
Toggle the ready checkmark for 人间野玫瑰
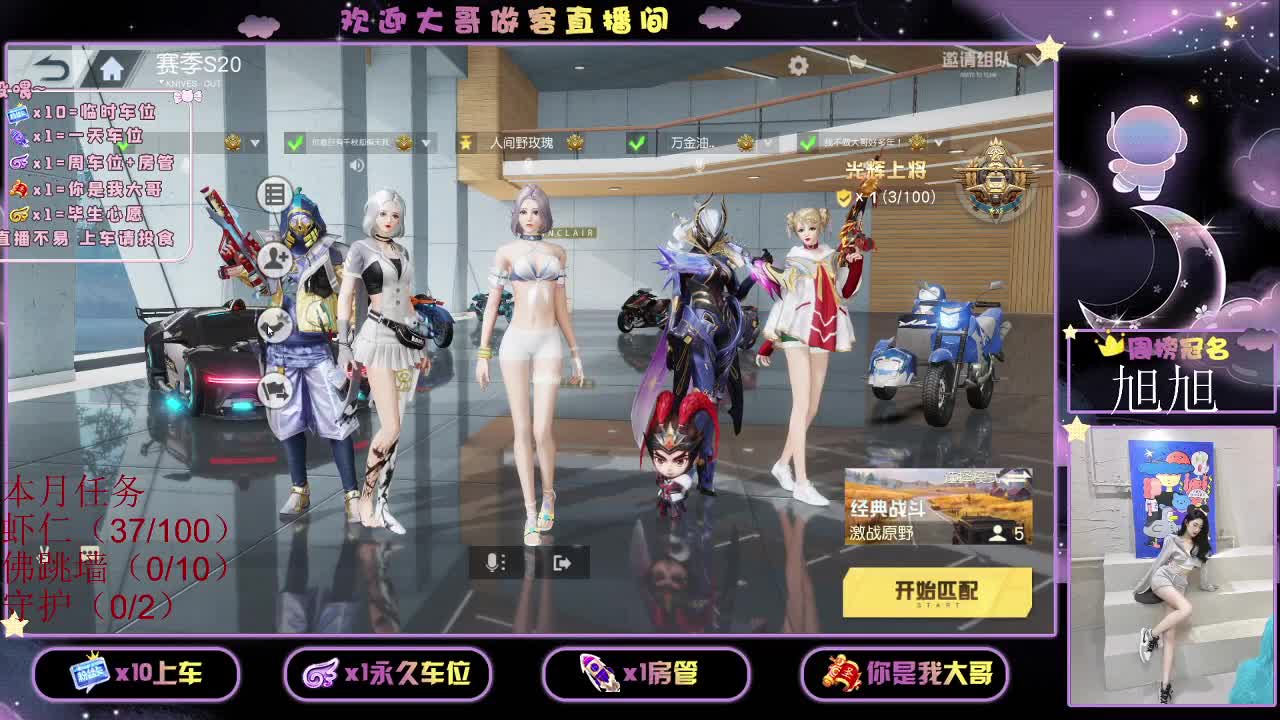point(636,143)
